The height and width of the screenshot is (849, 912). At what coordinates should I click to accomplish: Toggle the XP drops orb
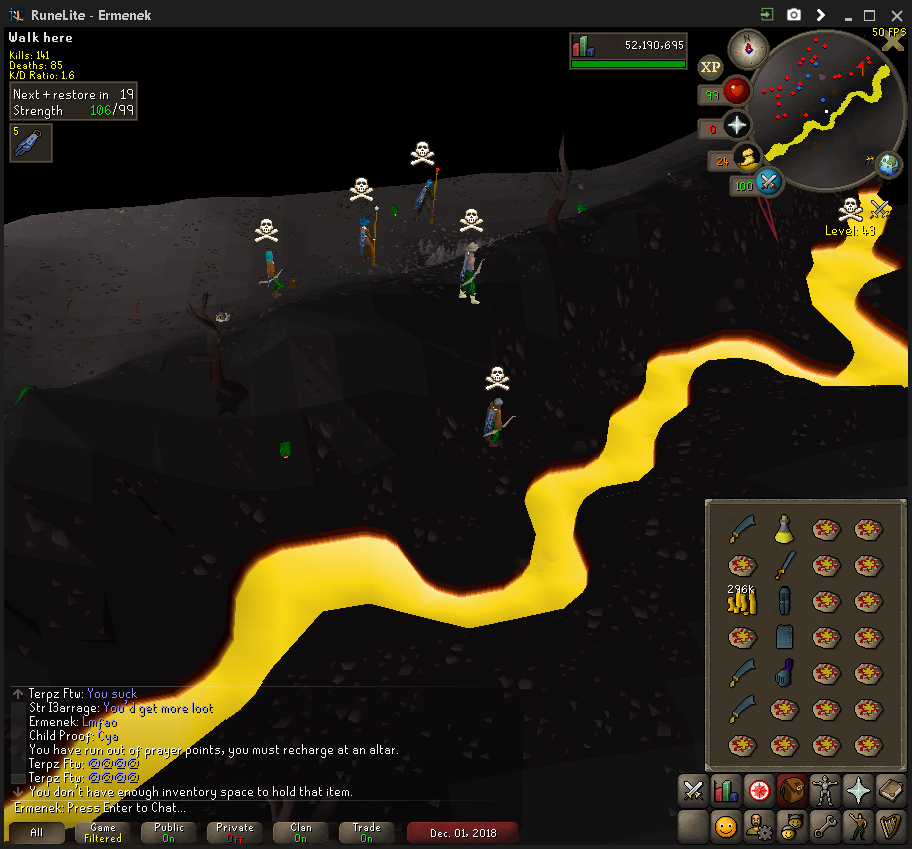pos(711,67)
